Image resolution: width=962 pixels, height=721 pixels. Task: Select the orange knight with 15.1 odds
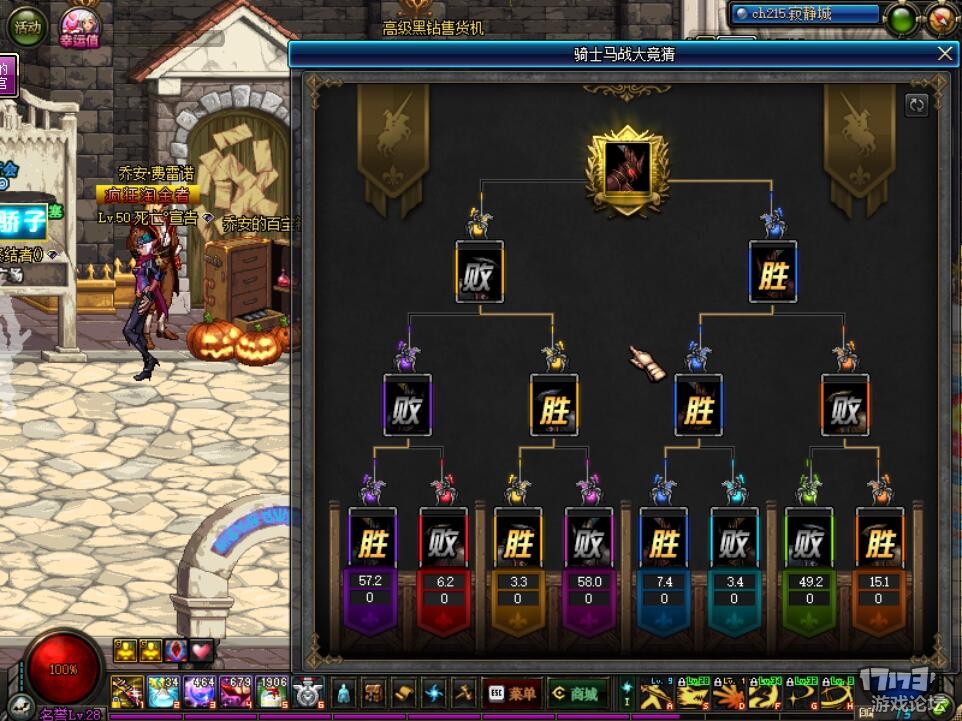879,545
